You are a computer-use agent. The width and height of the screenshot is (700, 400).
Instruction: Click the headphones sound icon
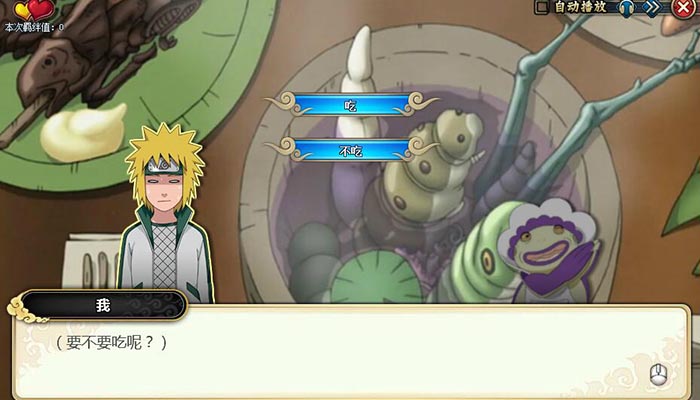(x=627, y=7)
